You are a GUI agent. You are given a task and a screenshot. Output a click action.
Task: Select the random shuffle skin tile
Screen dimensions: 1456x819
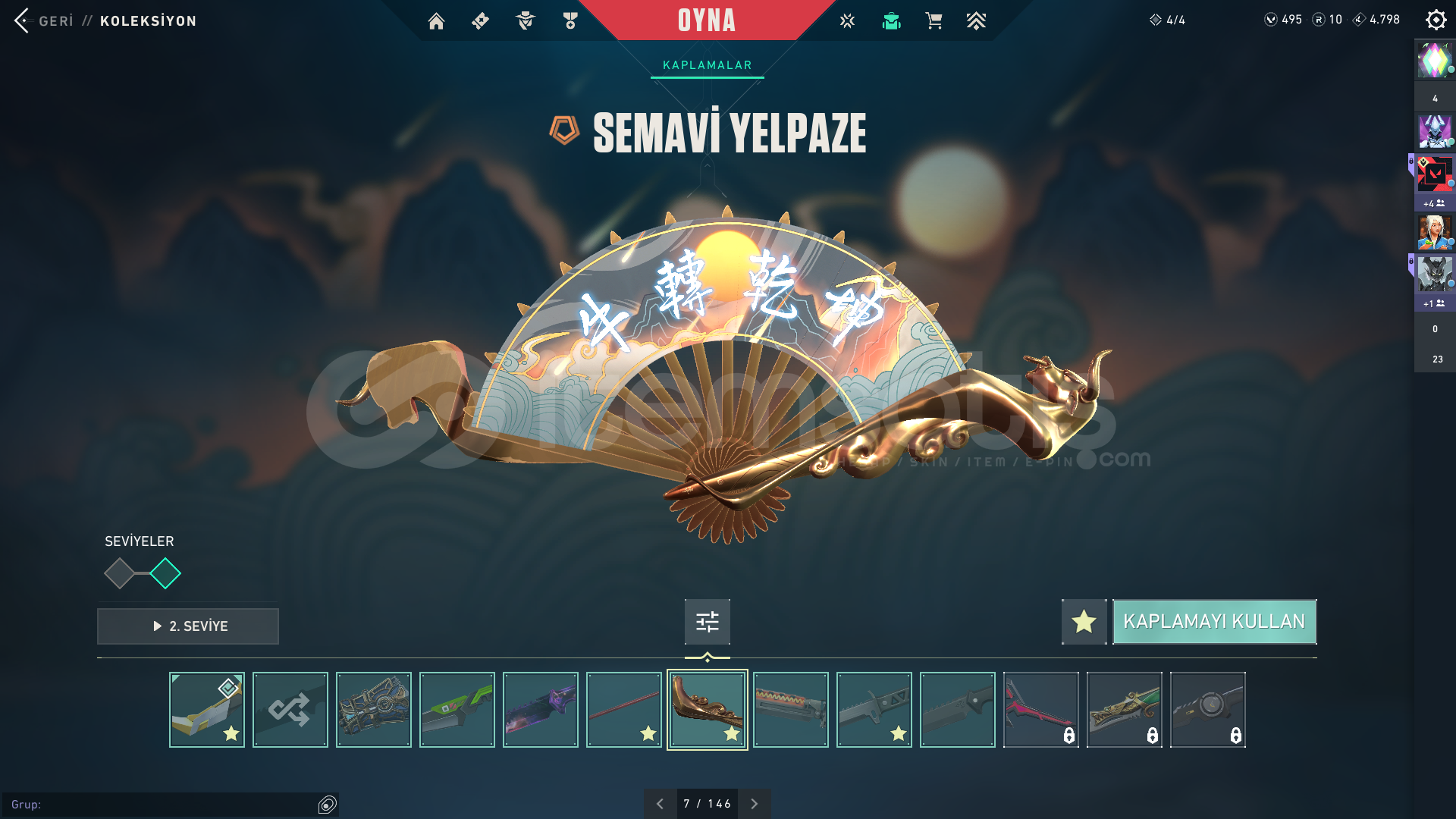point(290,710)
